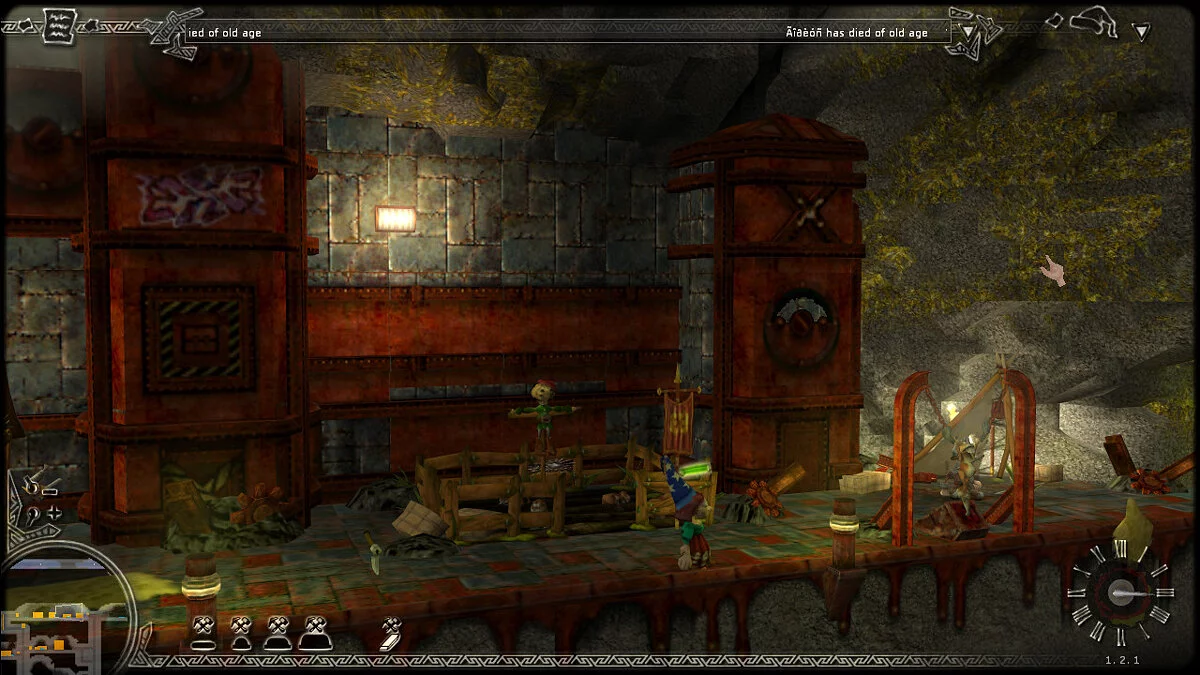This screenshot has width=1200, height=675.
Task: Zoom out with the minus magnifier
Action: click(x=36, y=487)
